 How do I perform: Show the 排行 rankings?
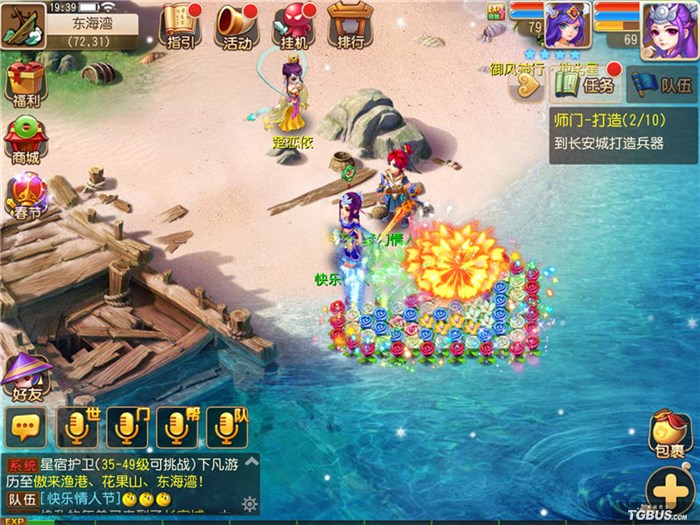click(350, 25)
